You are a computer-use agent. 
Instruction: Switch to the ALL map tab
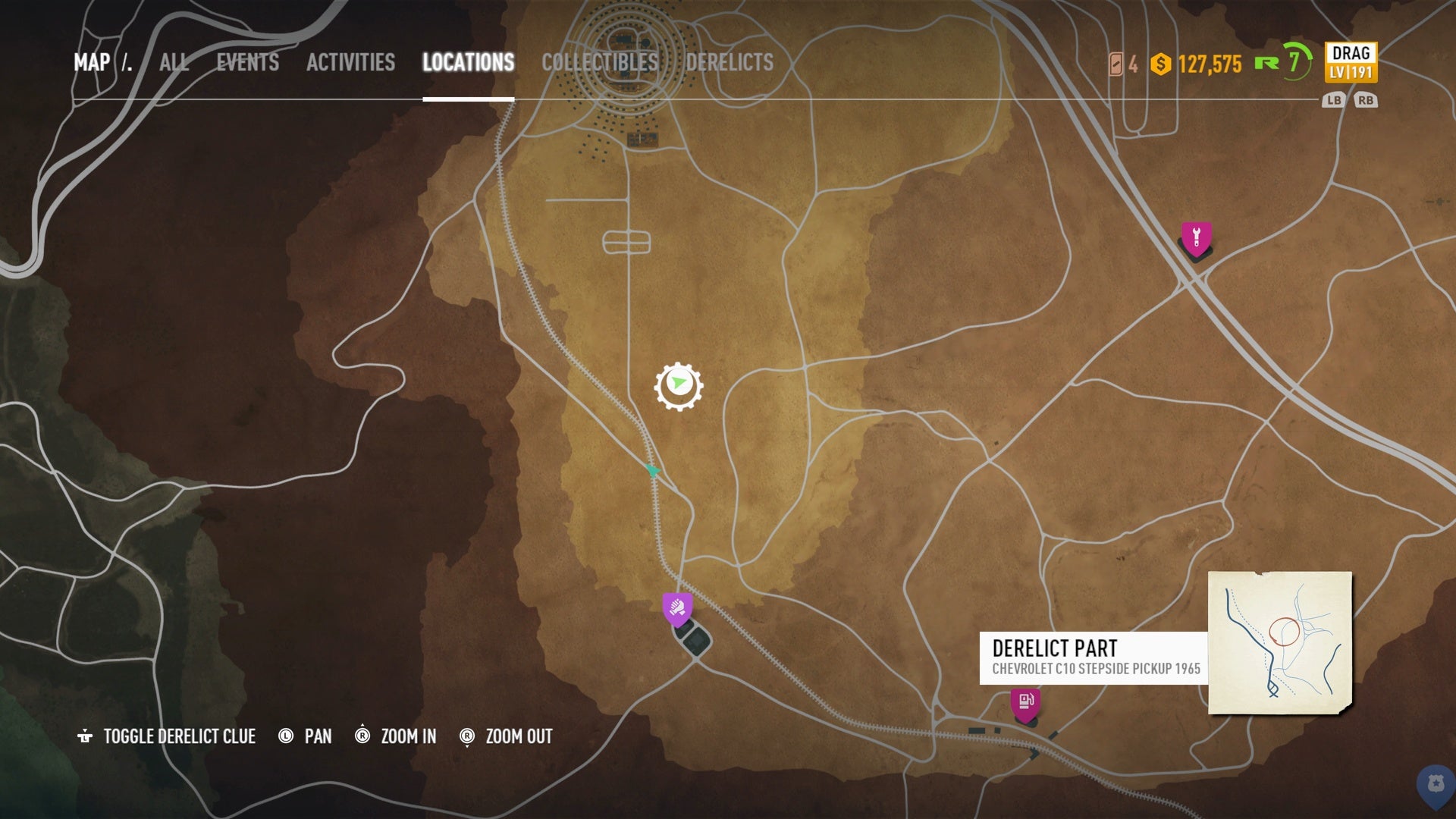click(173, 63)
